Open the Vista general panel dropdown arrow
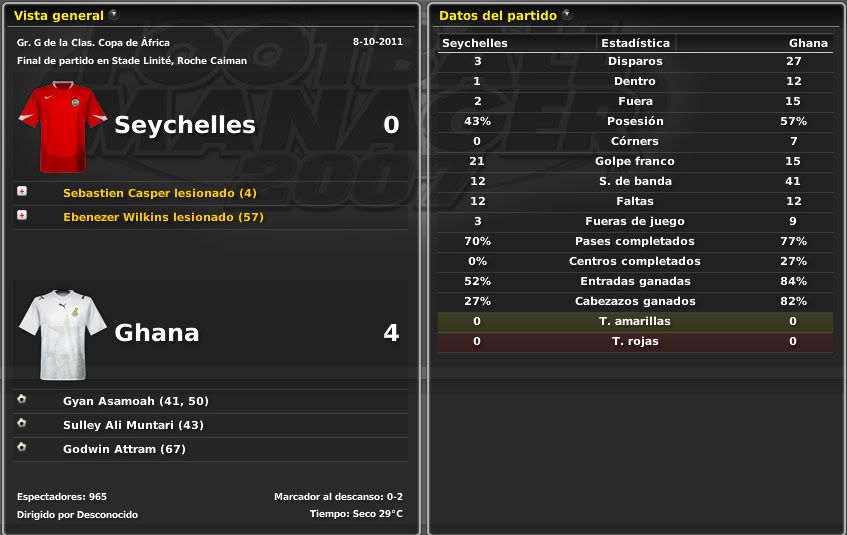 pyautogui.click(x=113, y=15)
